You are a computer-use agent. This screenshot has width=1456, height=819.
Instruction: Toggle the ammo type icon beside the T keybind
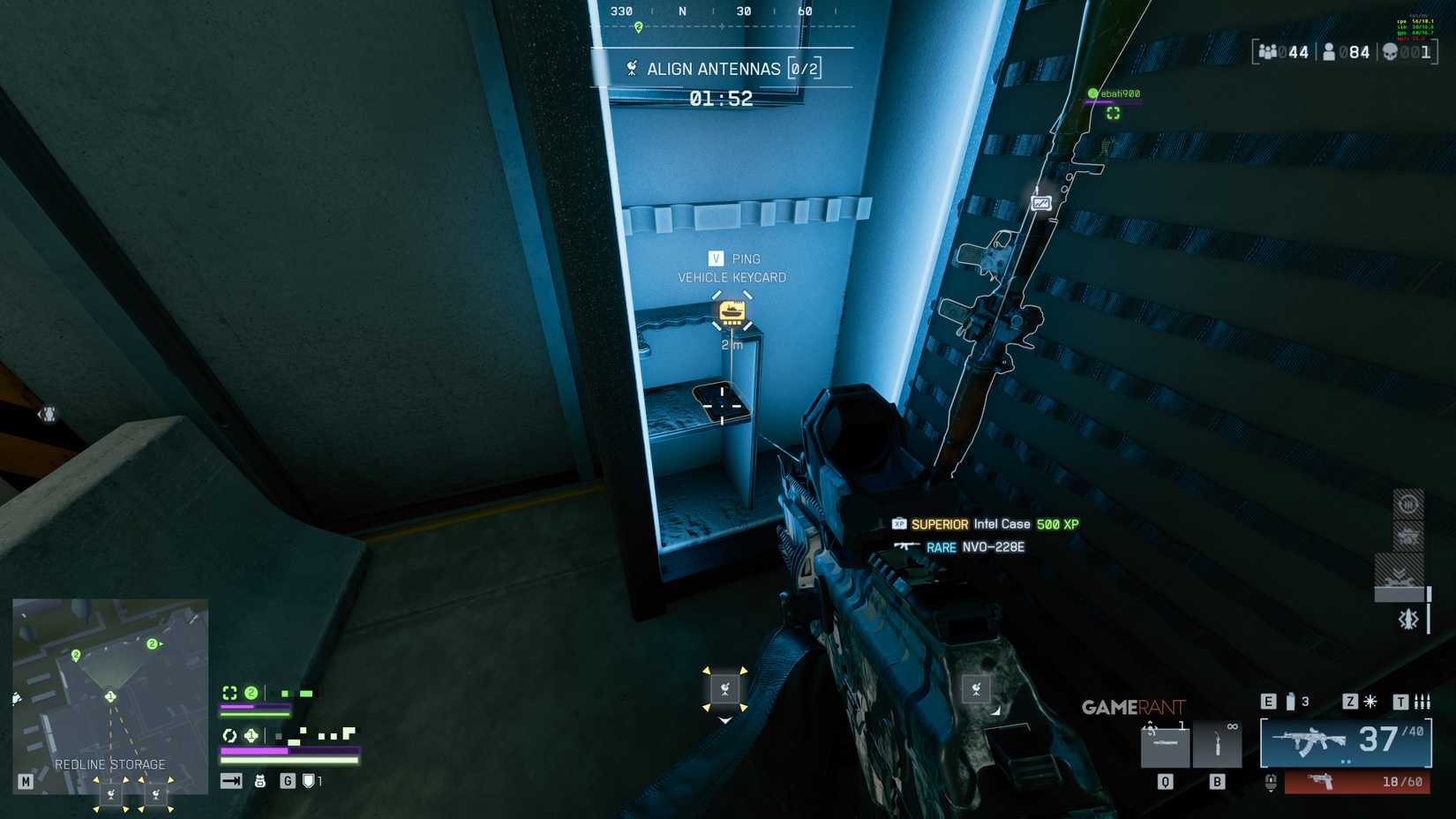(1422, 703)
